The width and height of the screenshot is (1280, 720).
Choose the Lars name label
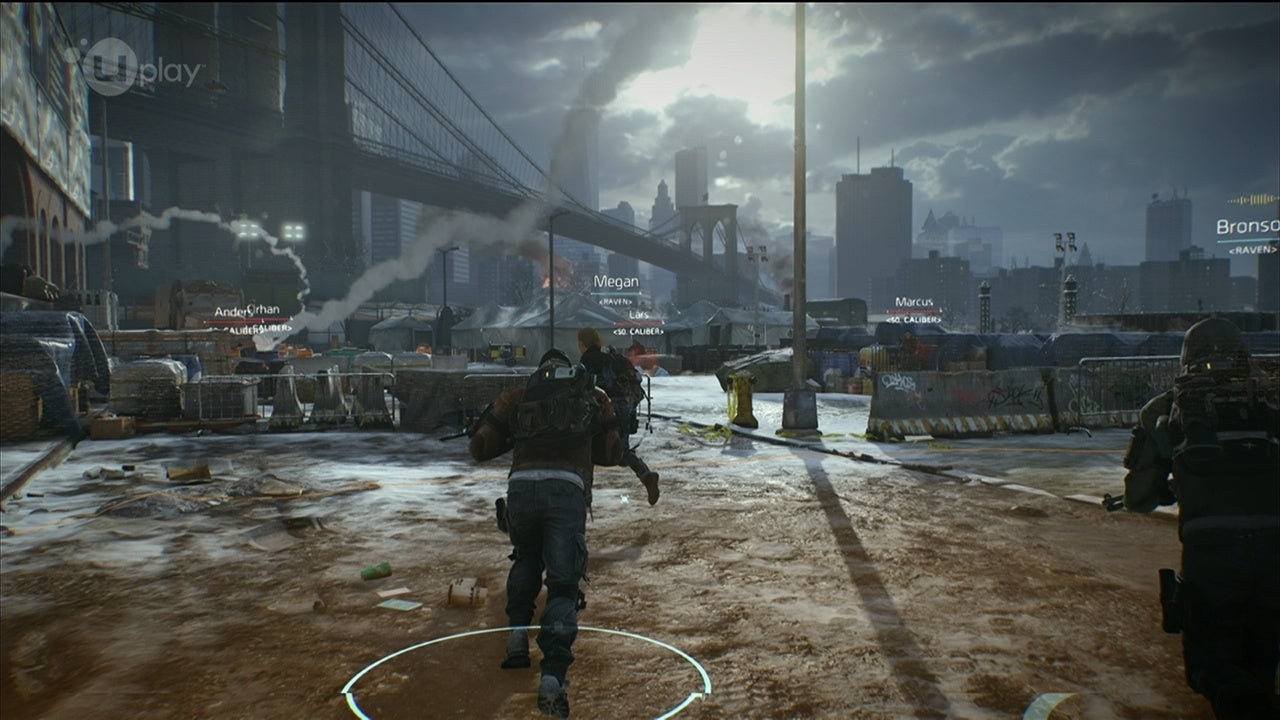[639, 315]
